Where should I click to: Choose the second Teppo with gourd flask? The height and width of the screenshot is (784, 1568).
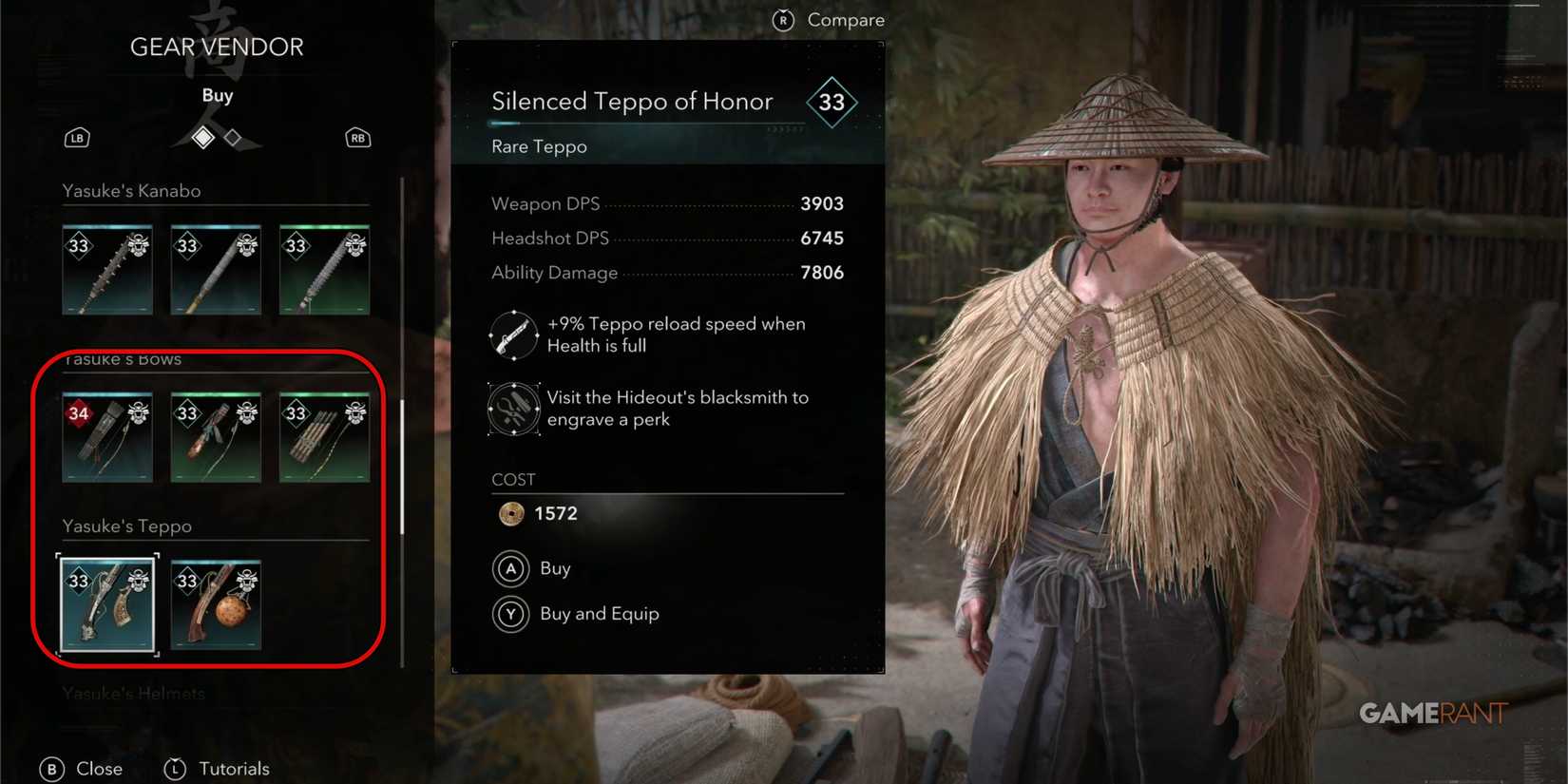[x=215, y=604]
